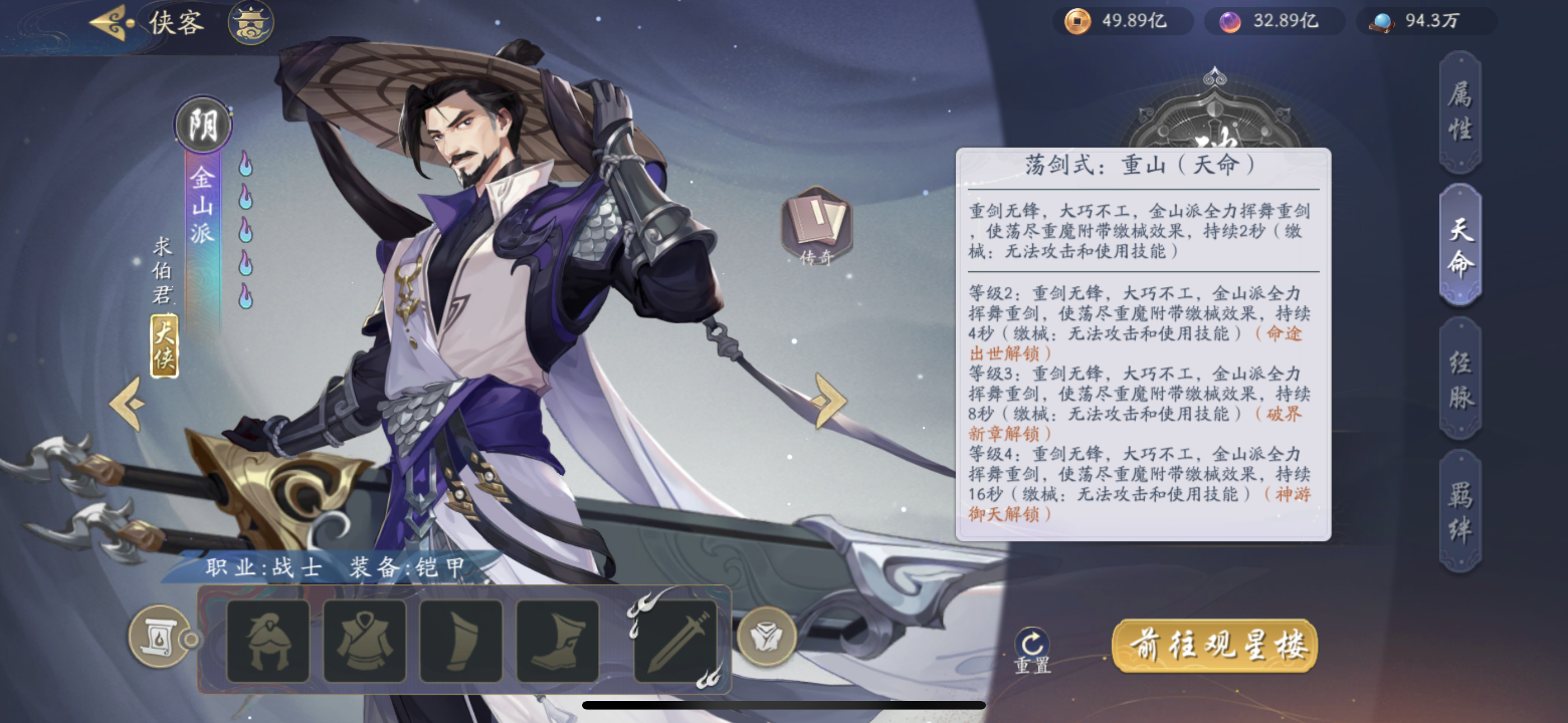1568x723 pixels.
Task: View the previous hero with left arrow
Action: (x=127, y=403)
